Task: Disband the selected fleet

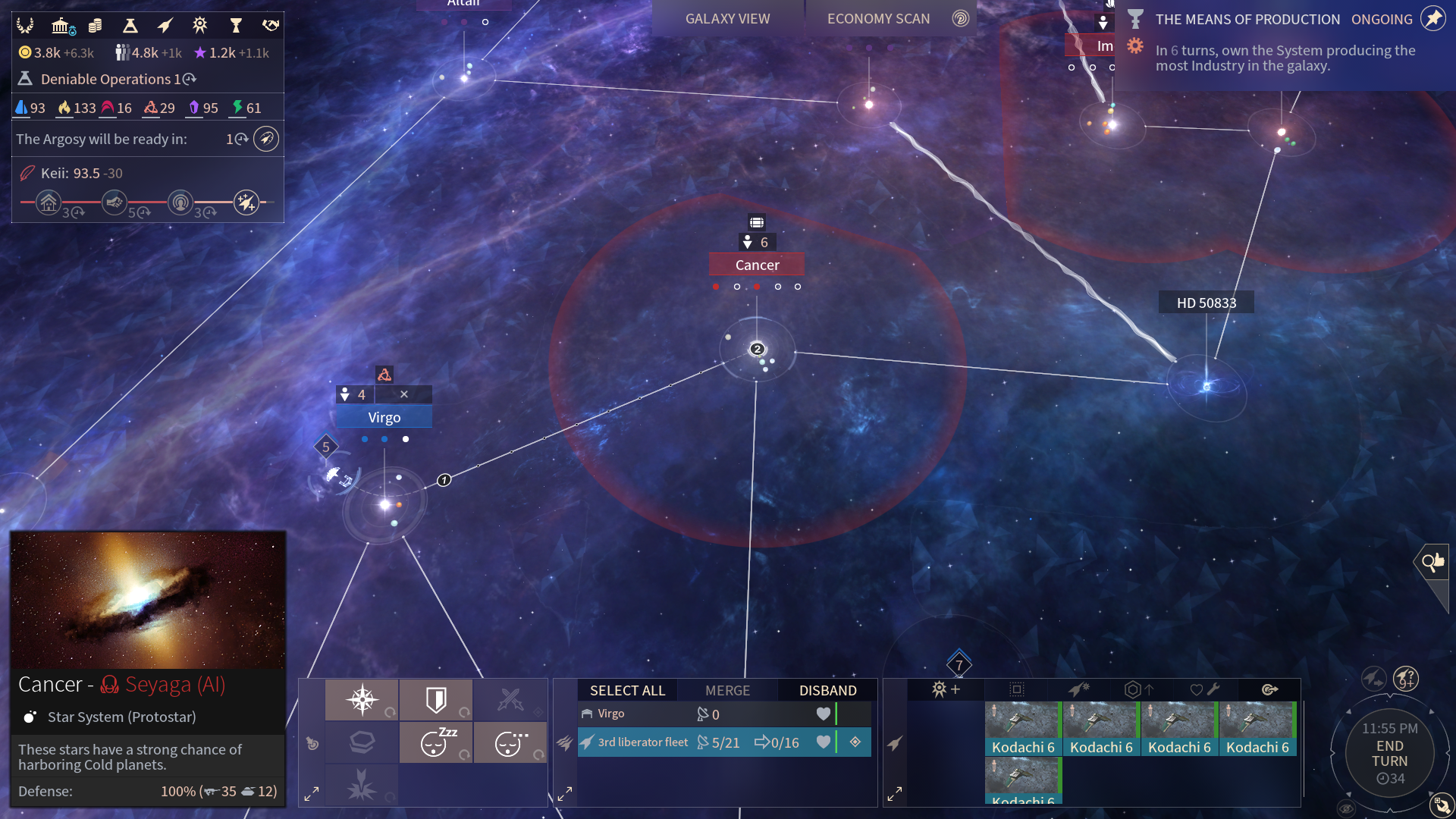Action: coord(827,690)
